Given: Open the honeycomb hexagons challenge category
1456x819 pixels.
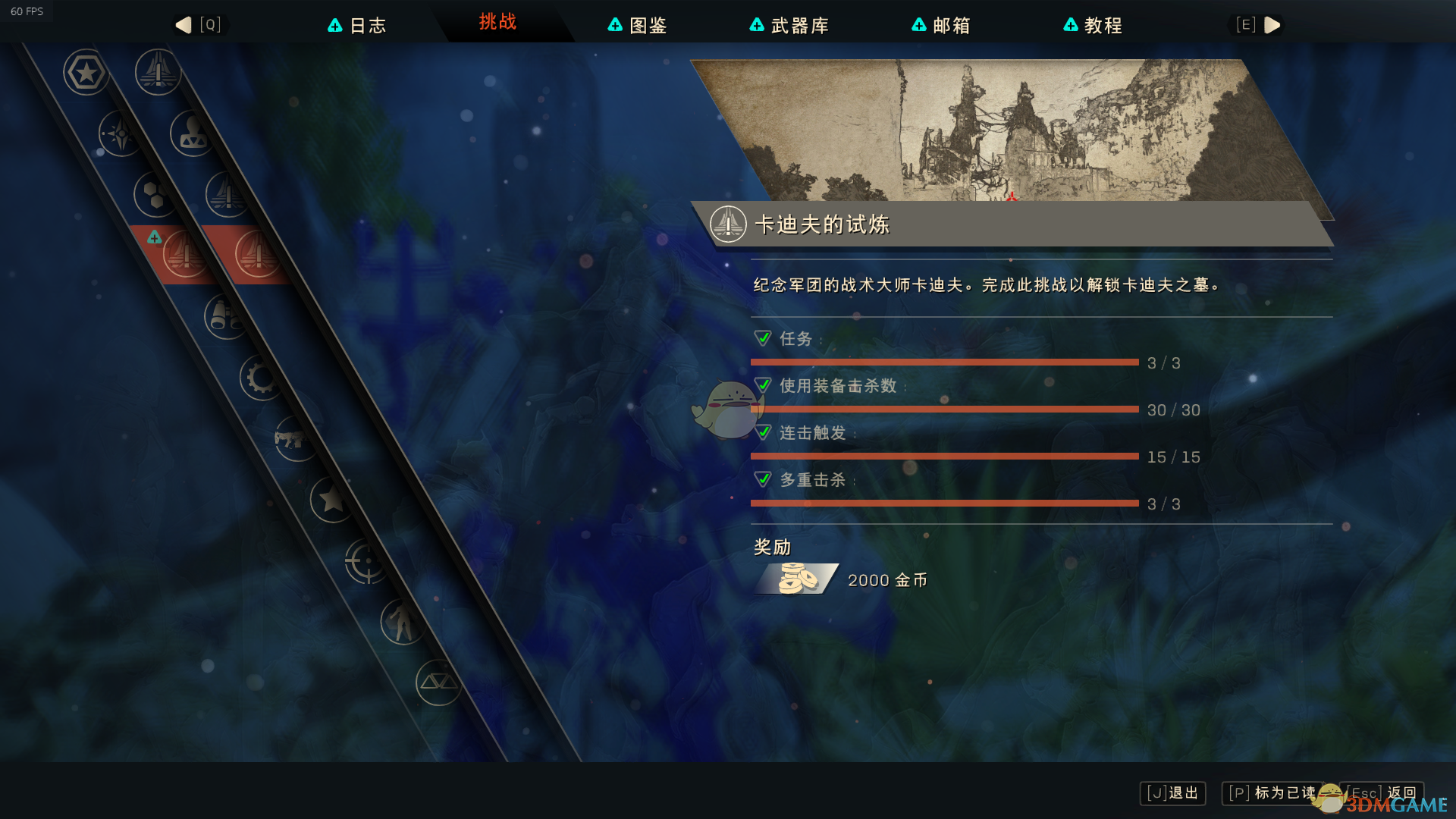Looking at the screenshot, I should tap(155, 194).
